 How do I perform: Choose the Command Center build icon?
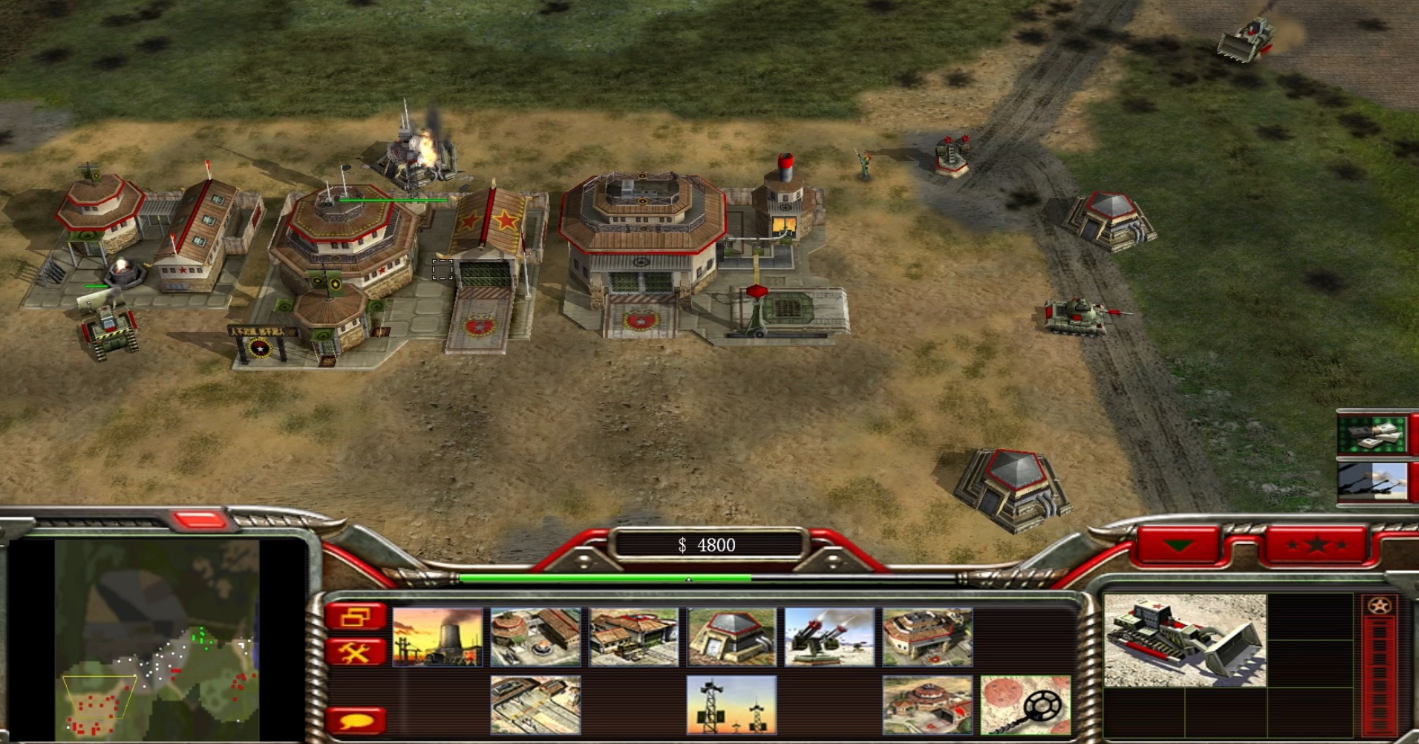[x=927, y=705]
